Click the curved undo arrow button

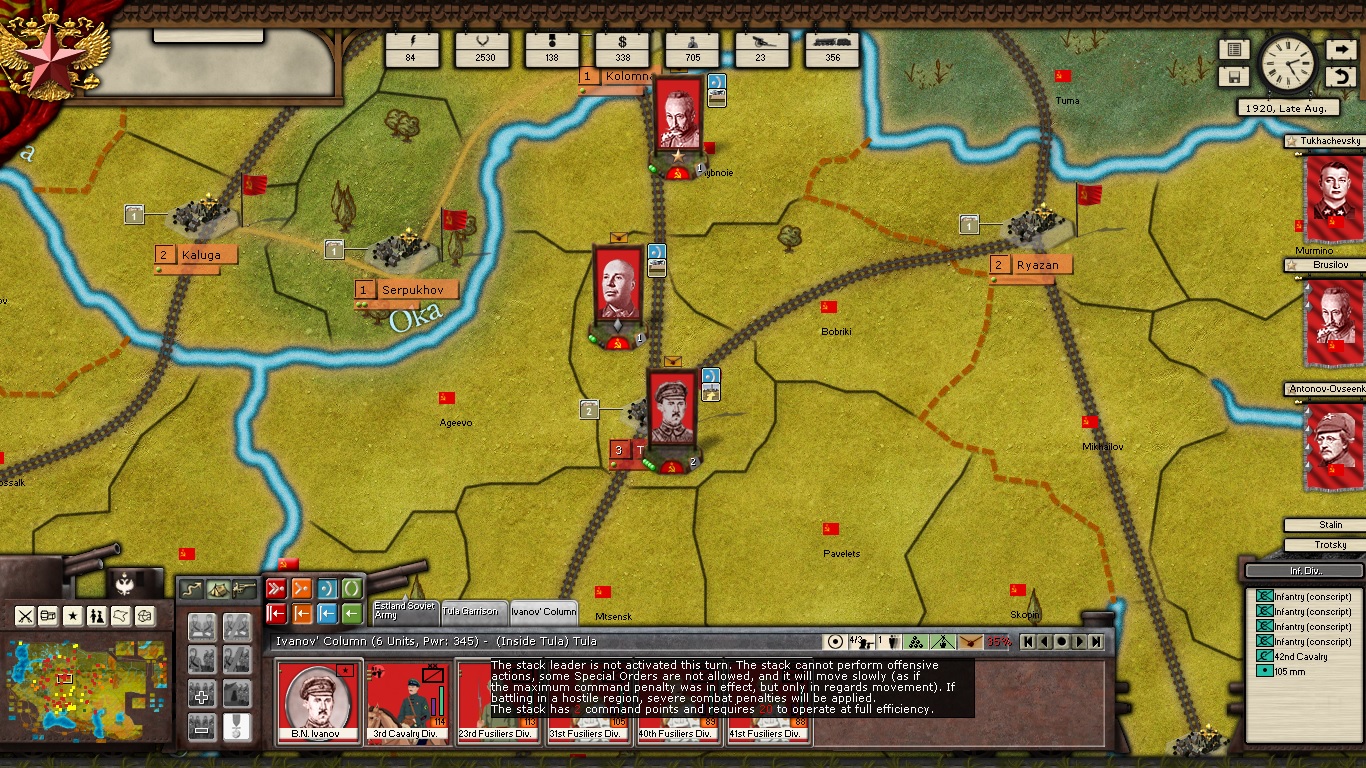pos(1340,77)
